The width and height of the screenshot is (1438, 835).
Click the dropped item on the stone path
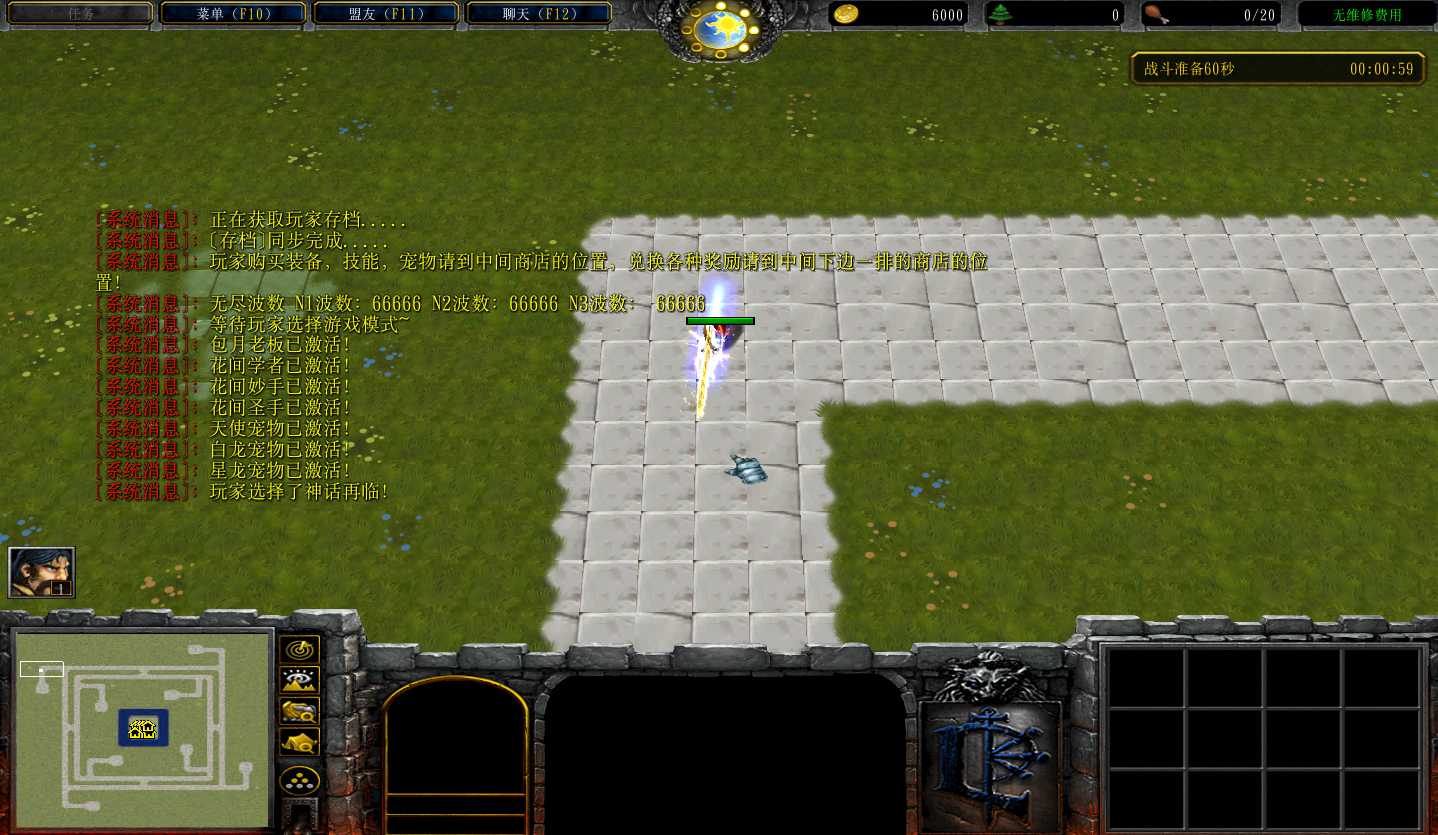pos(746,470)
